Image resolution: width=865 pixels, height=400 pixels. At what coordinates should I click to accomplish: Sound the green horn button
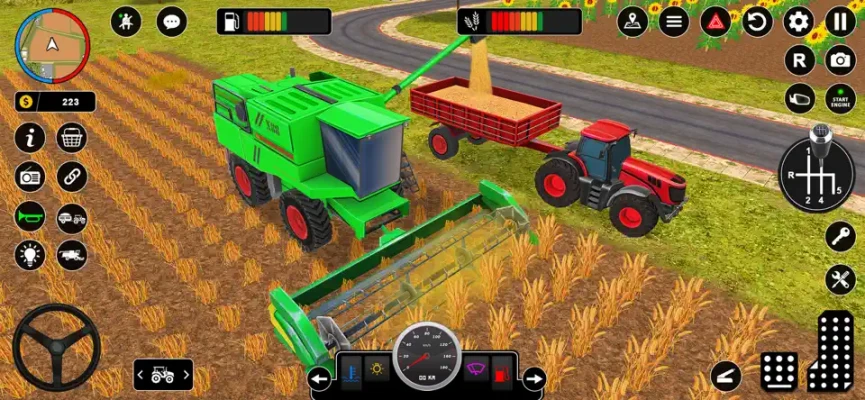(30, 216)
